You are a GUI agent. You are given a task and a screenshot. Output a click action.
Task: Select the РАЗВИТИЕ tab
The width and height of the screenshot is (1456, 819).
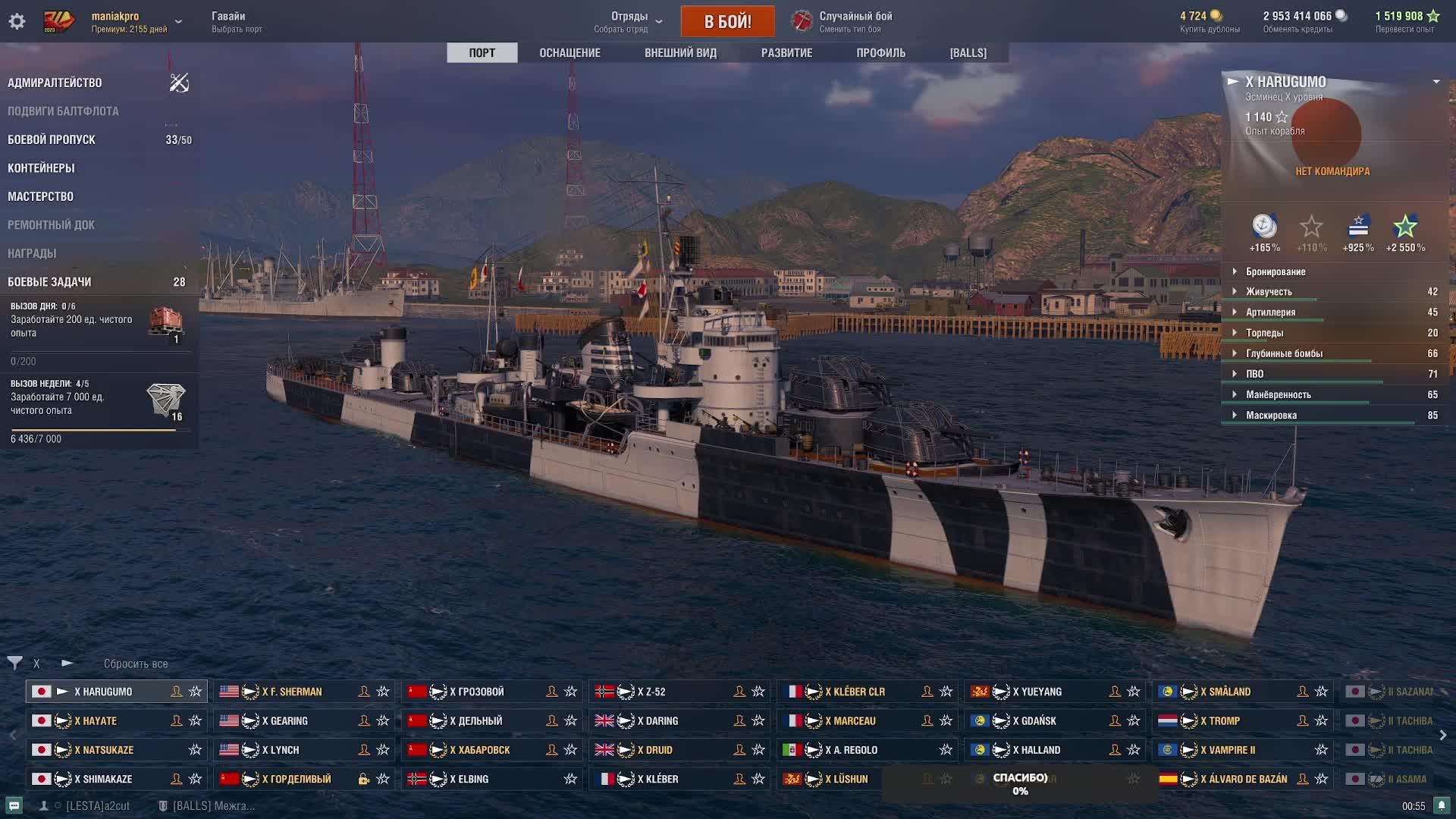[x=786, y=53]
